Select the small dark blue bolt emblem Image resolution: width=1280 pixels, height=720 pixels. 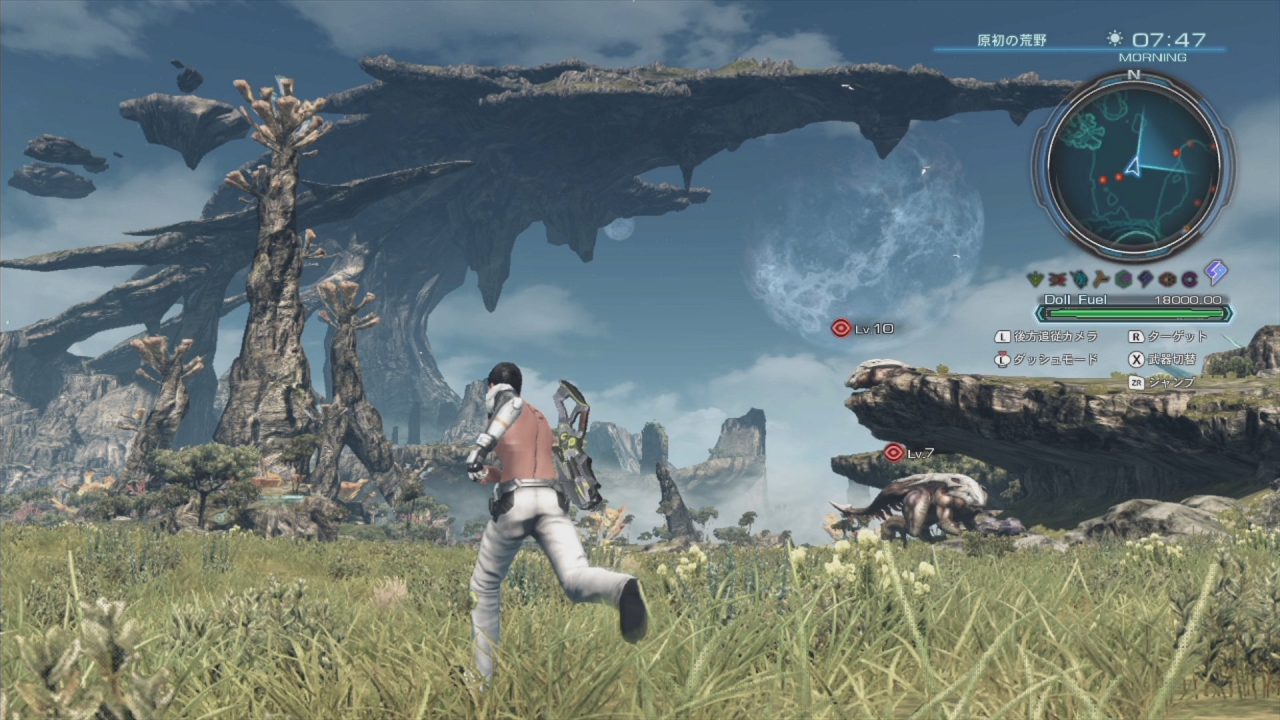click(x=1145, y=279)
